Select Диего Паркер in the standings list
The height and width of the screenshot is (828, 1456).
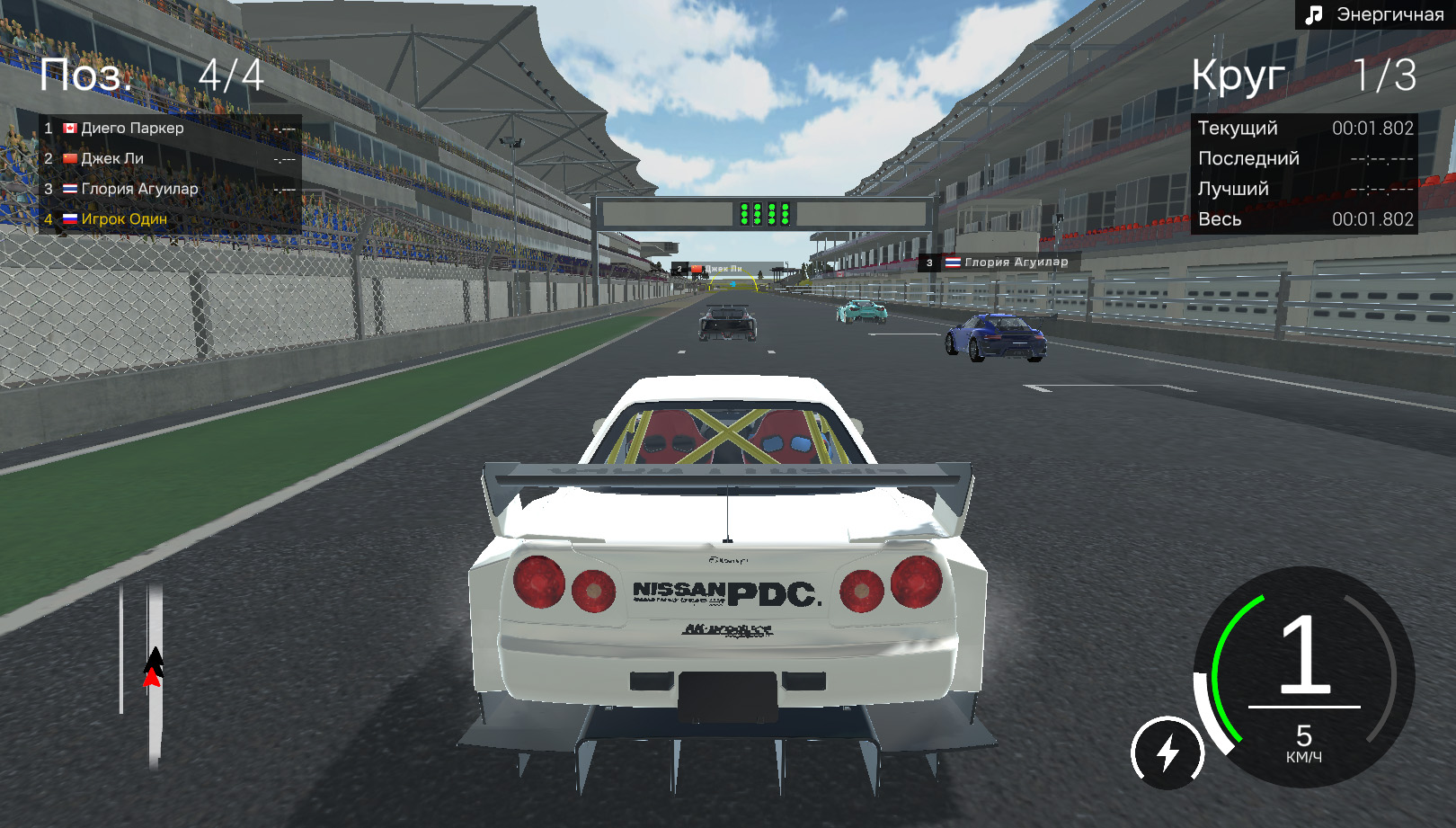[x=170, y=129]
